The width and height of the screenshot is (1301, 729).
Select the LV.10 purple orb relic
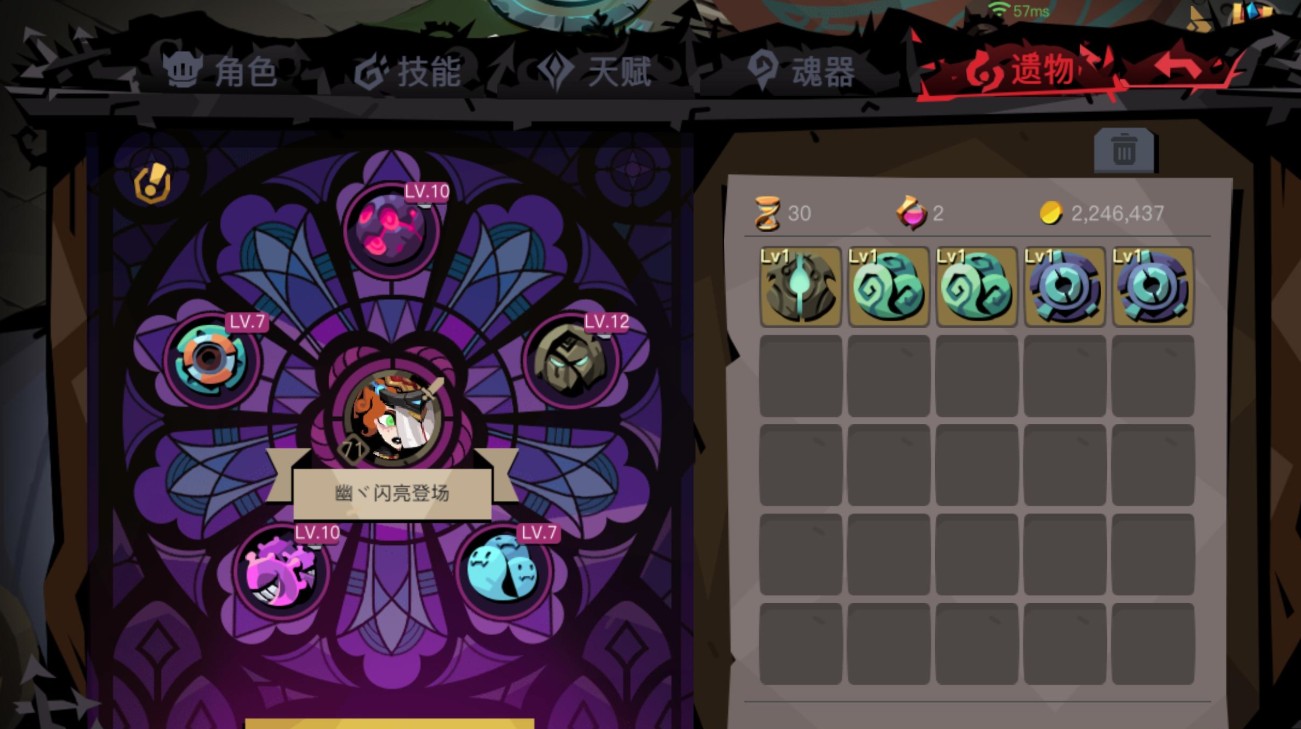pyautogui.click(x=391, y=229)
